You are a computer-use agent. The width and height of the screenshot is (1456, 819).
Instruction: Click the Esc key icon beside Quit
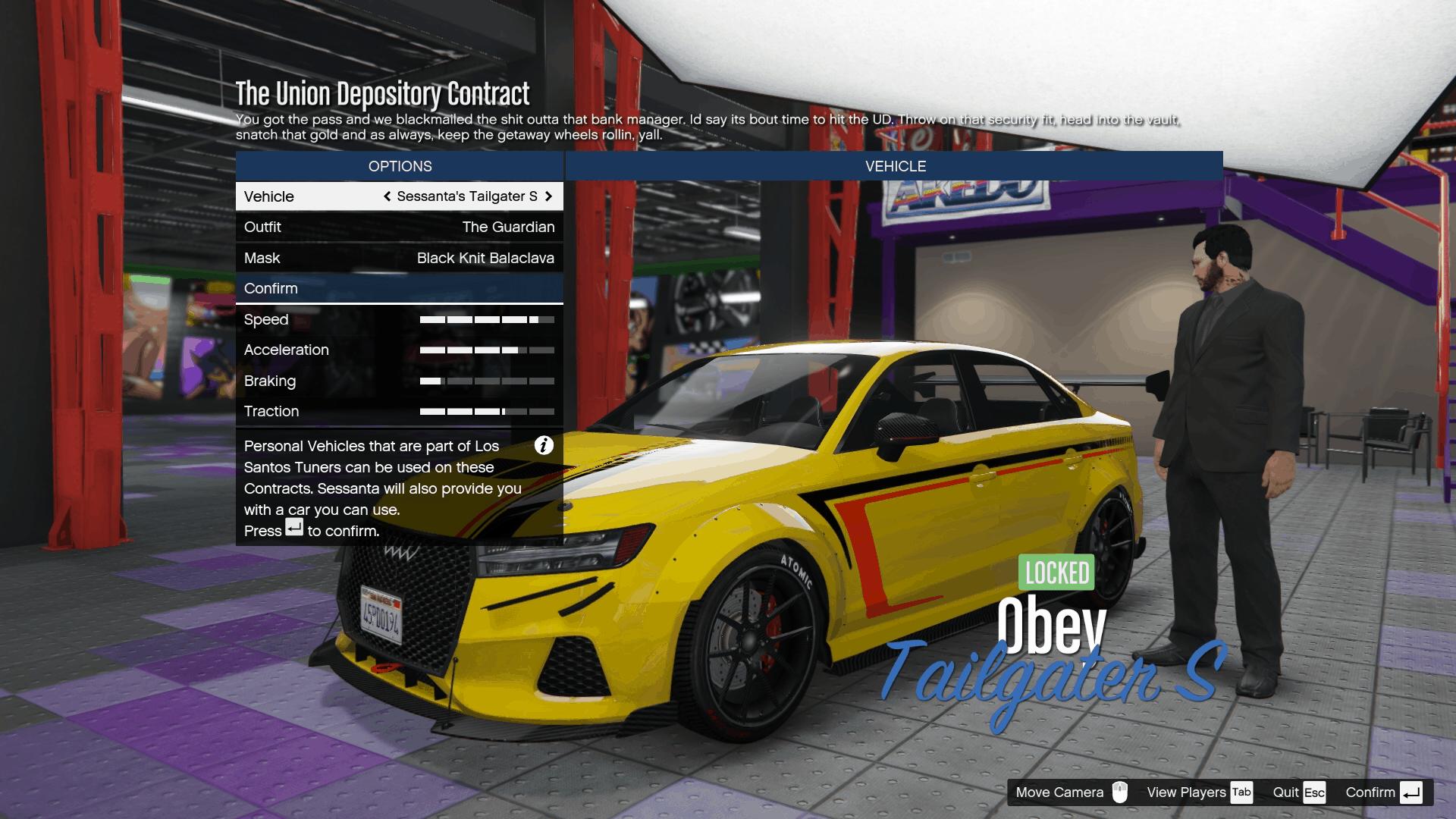(x=1315, y=792)
